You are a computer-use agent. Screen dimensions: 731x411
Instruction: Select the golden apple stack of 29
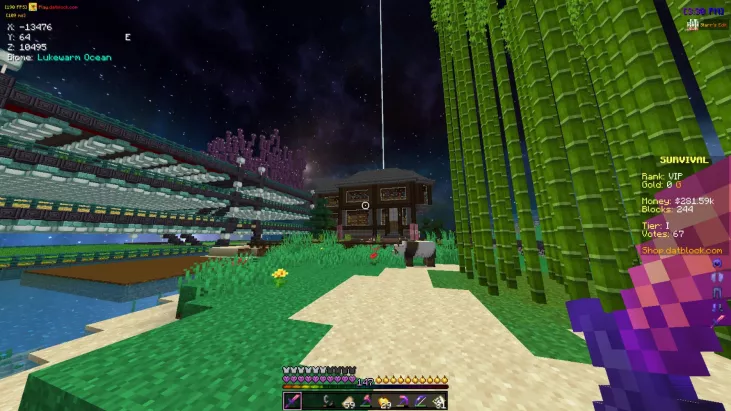point(384,401)
